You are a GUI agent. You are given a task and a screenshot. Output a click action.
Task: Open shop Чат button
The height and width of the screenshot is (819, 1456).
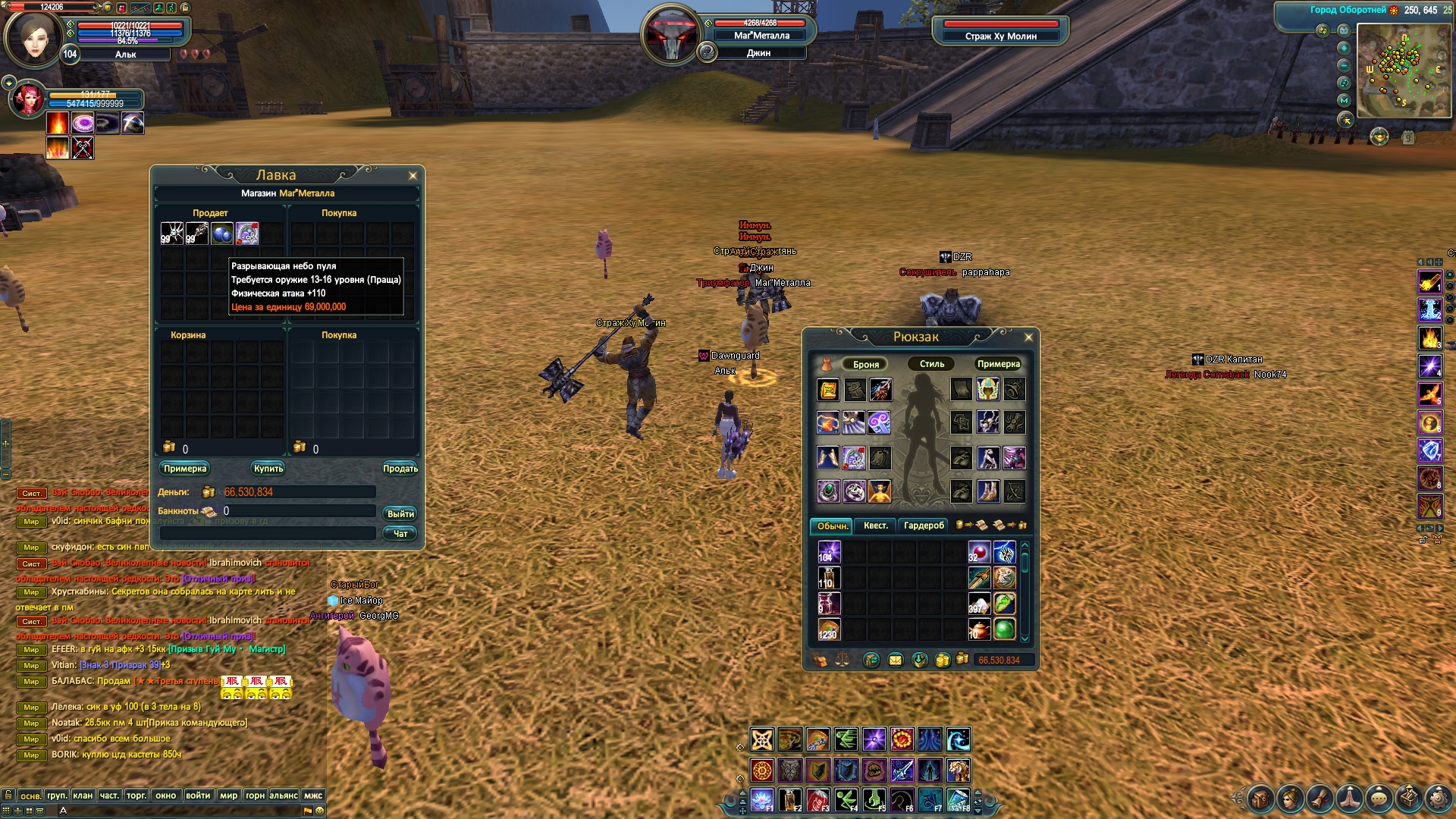tap(400, 534)
